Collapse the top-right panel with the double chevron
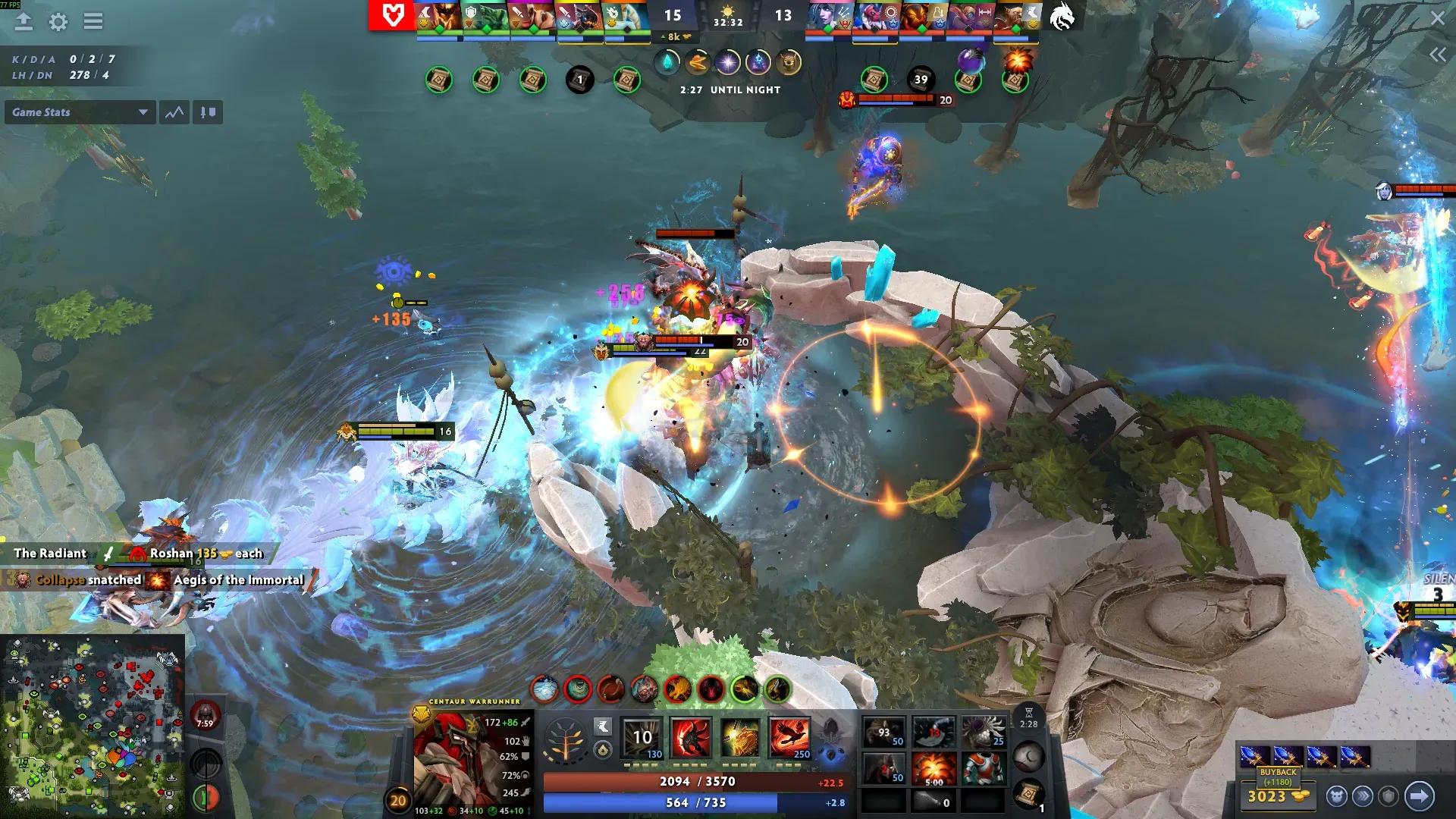 pyautogui.click(x=1437, y=55)
